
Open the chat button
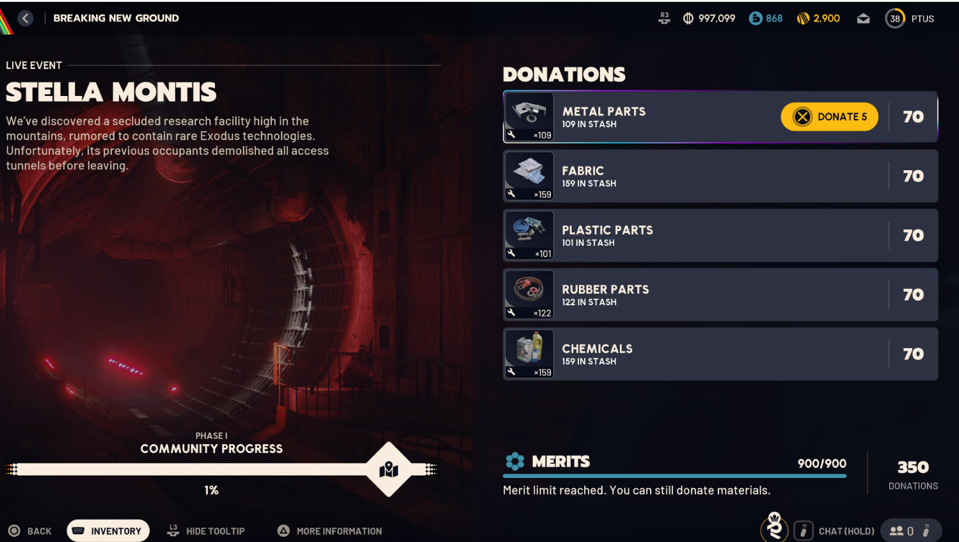click(x=836, y=531)
